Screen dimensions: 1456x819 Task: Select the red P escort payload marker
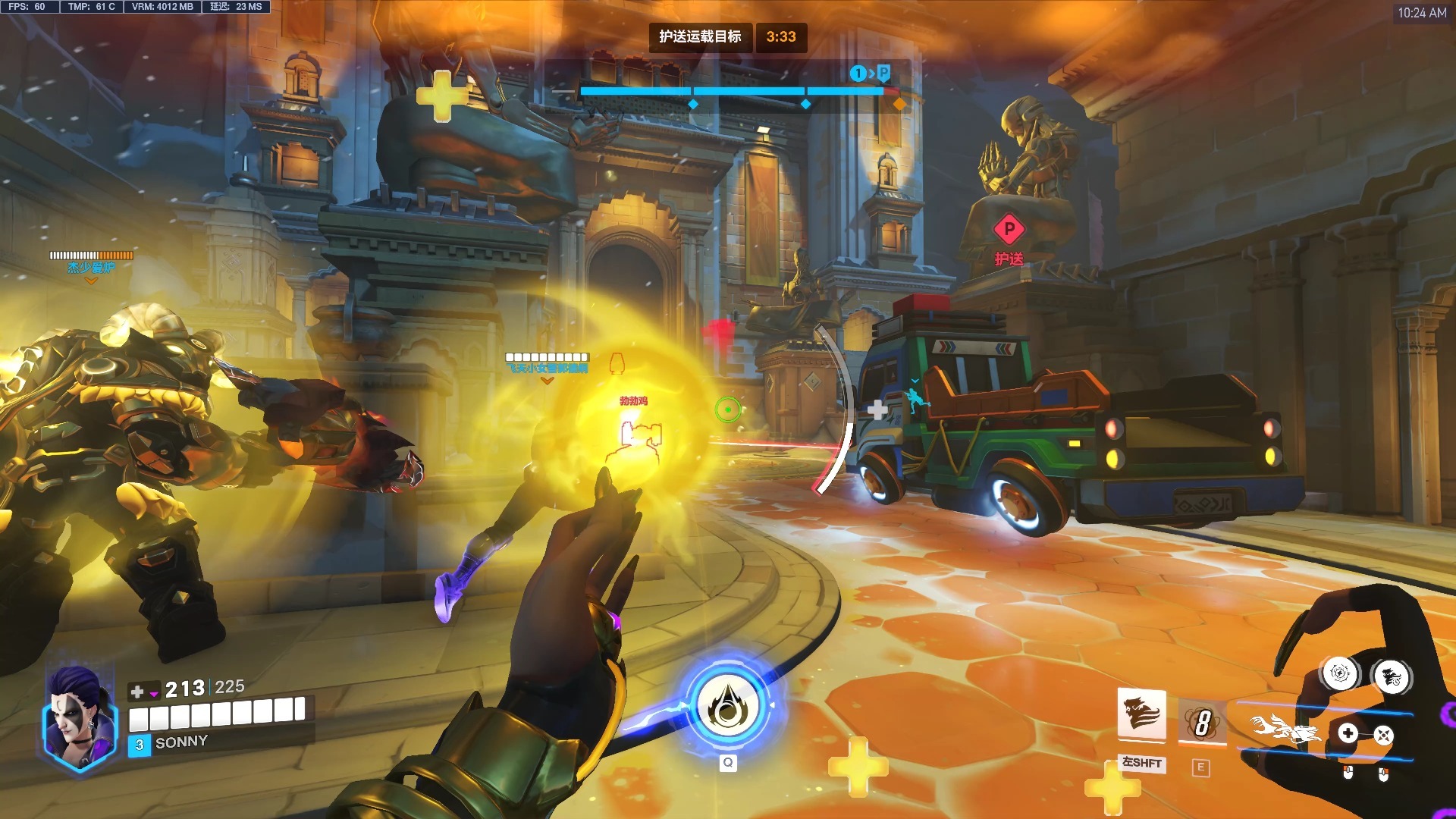(1009, 228)
